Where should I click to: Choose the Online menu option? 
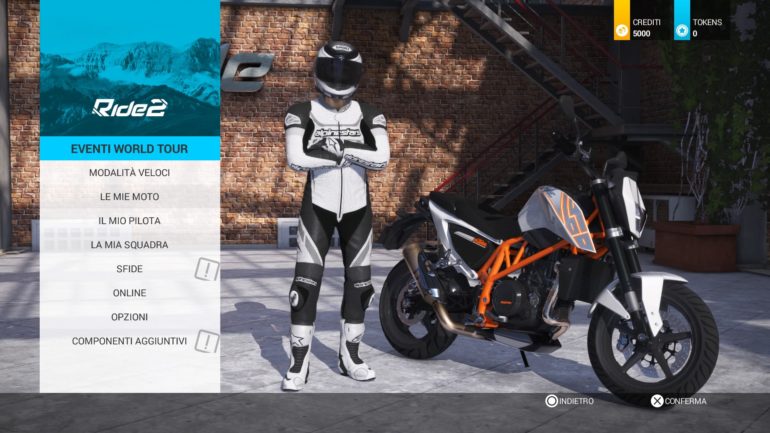tap(129, 293)
